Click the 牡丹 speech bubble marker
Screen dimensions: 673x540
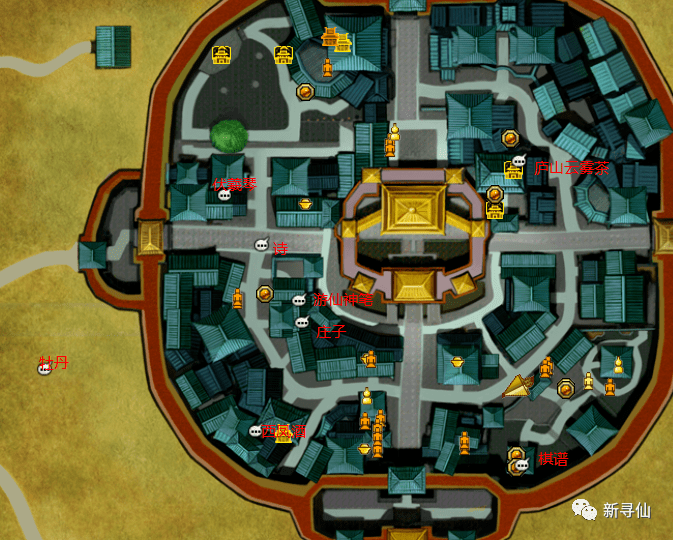[x=44, y=369]
